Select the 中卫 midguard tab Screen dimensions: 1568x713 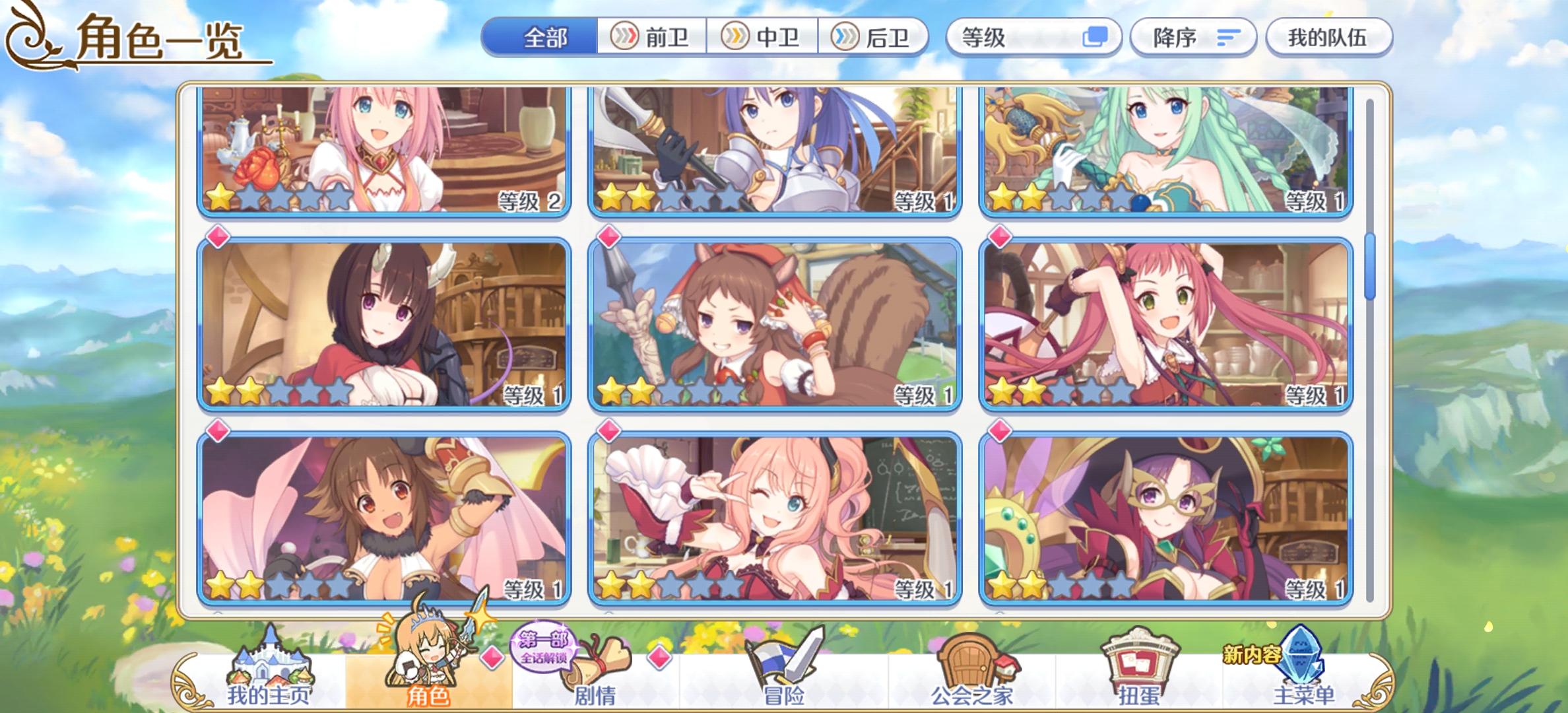click(762, 38)
